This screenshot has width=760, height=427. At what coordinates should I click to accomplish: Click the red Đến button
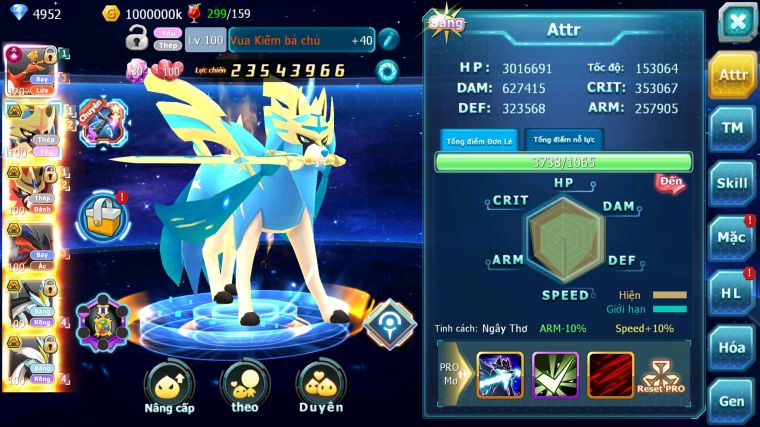tap(669, 182)
